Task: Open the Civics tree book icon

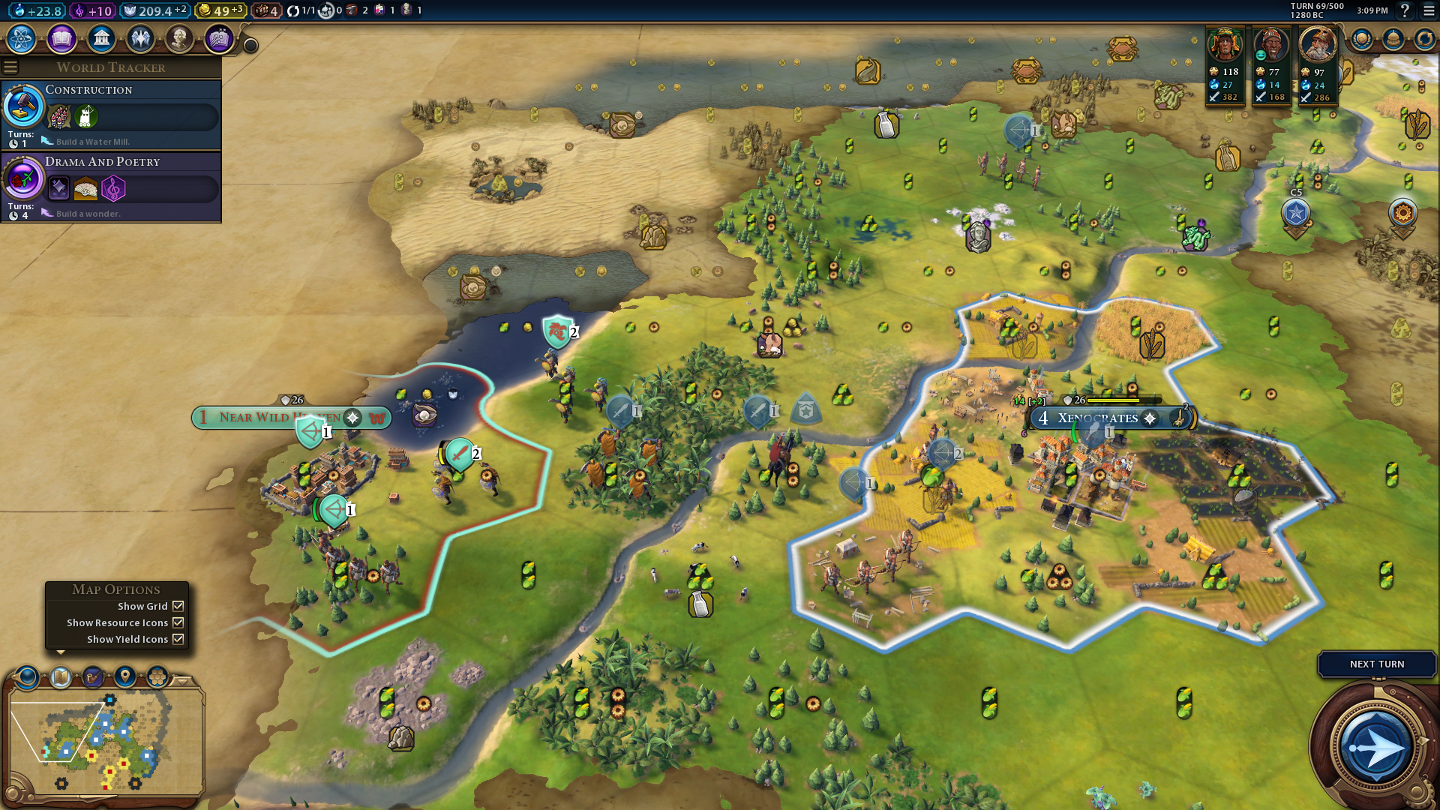Action: (x=61, y=39)
